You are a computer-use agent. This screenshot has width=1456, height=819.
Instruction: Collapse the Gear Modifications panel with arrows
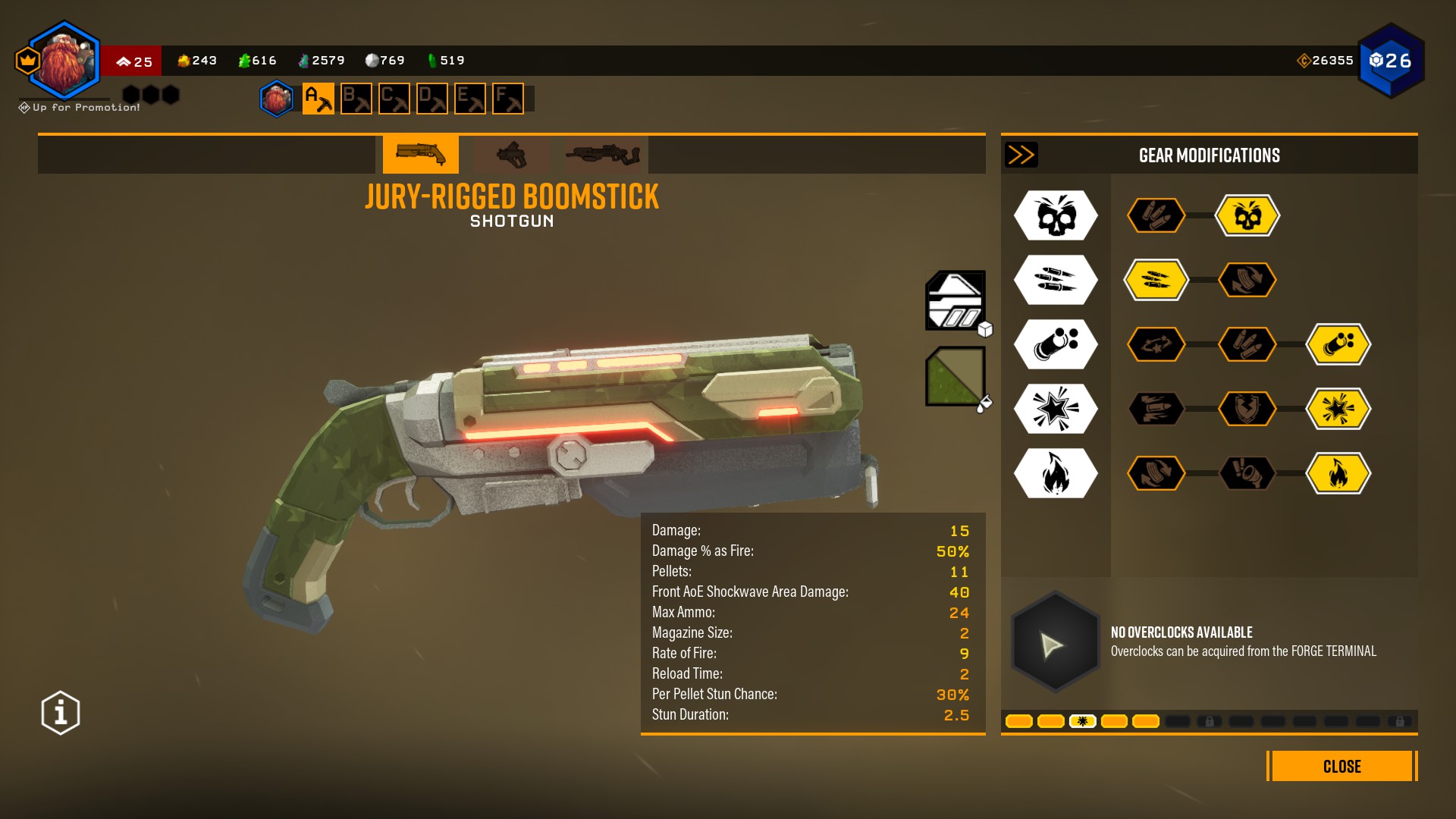point(1021,155)
